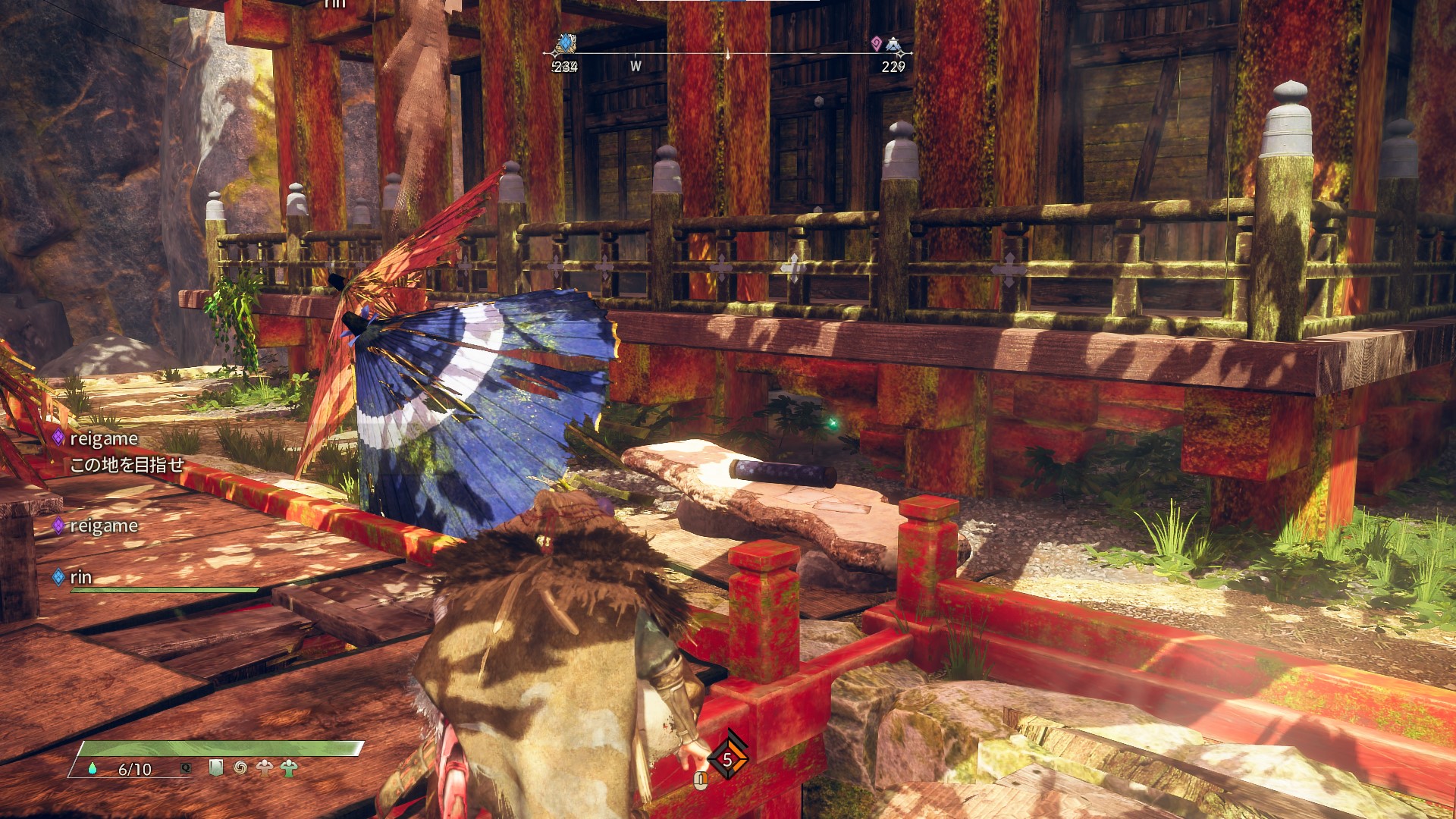
Task: Click the healing water droplet icon
Action: [93, 768]
